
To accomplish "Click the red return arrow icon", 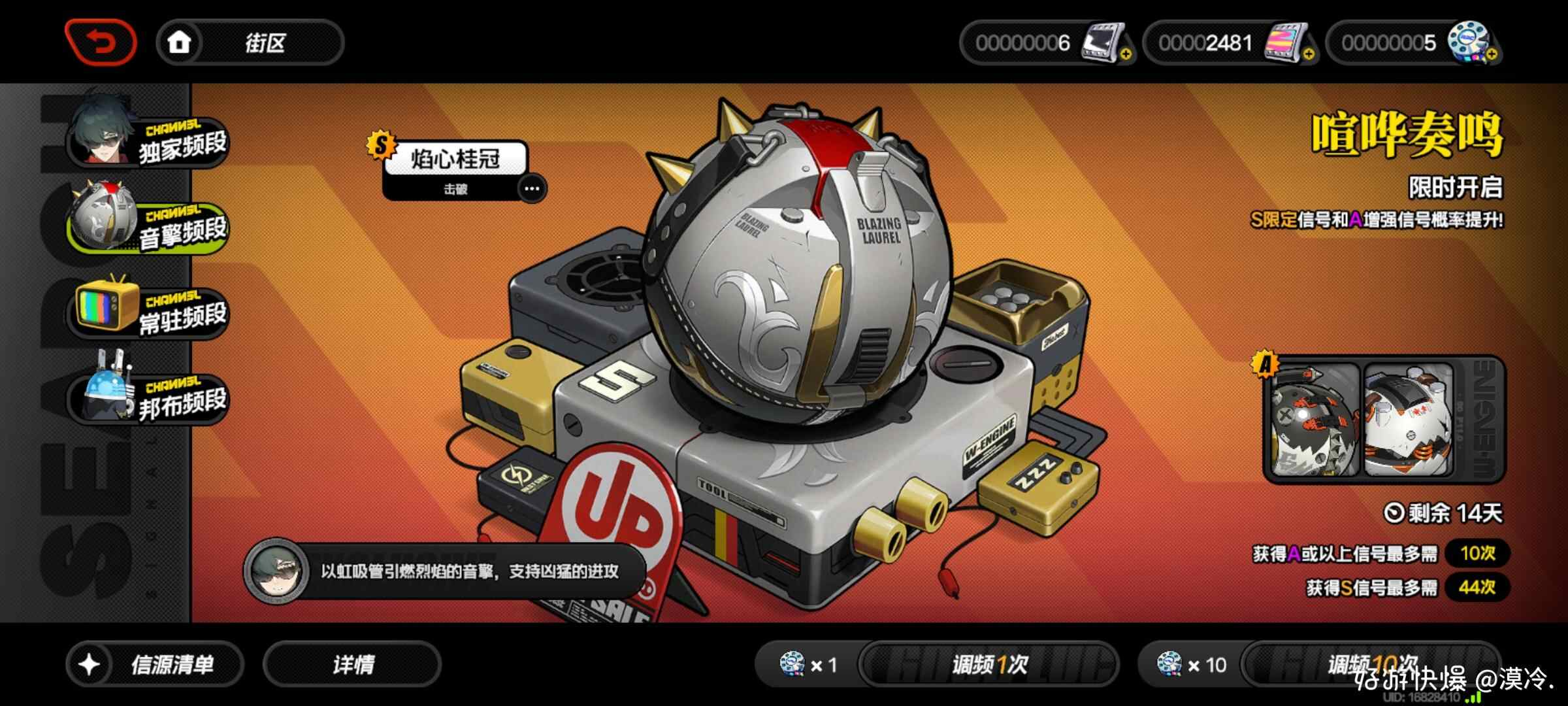I will (x=101, y=41).
